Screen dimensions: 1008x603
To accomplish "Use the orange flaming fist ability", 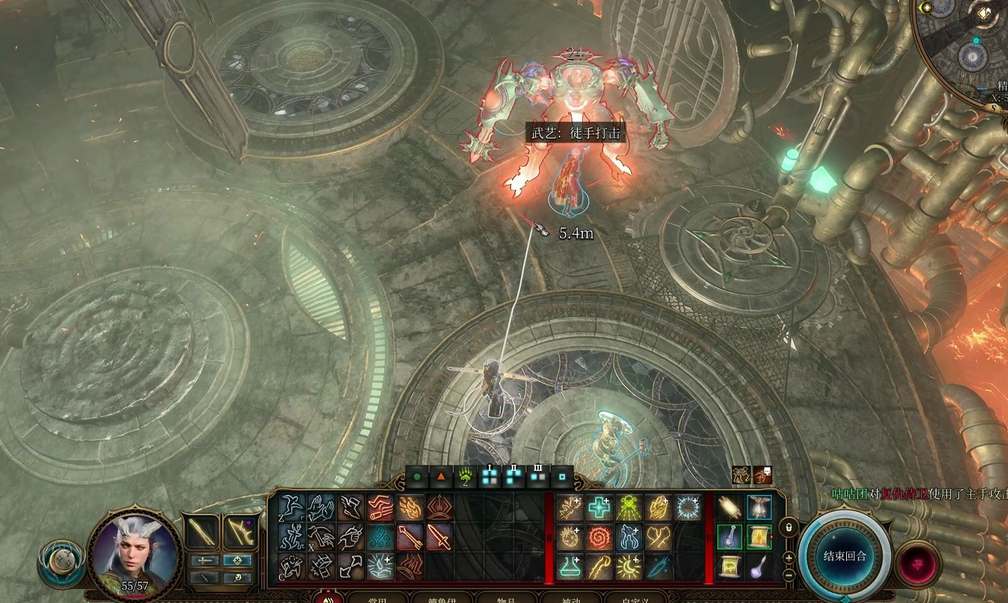I will (x=411, y=508).
